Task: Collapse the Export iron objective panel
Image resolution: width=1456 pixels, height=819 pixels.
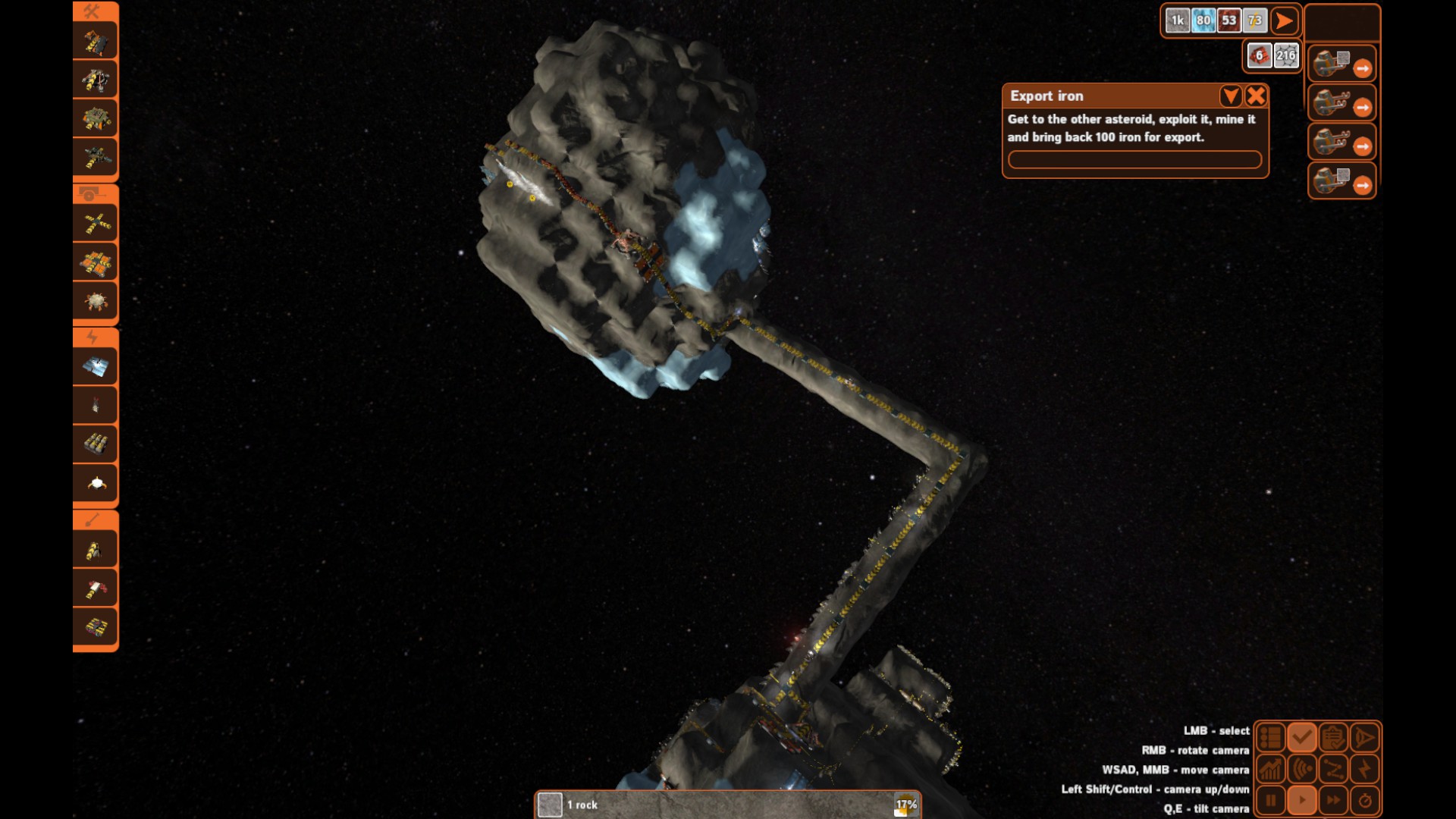Action: coord(1231,96)
